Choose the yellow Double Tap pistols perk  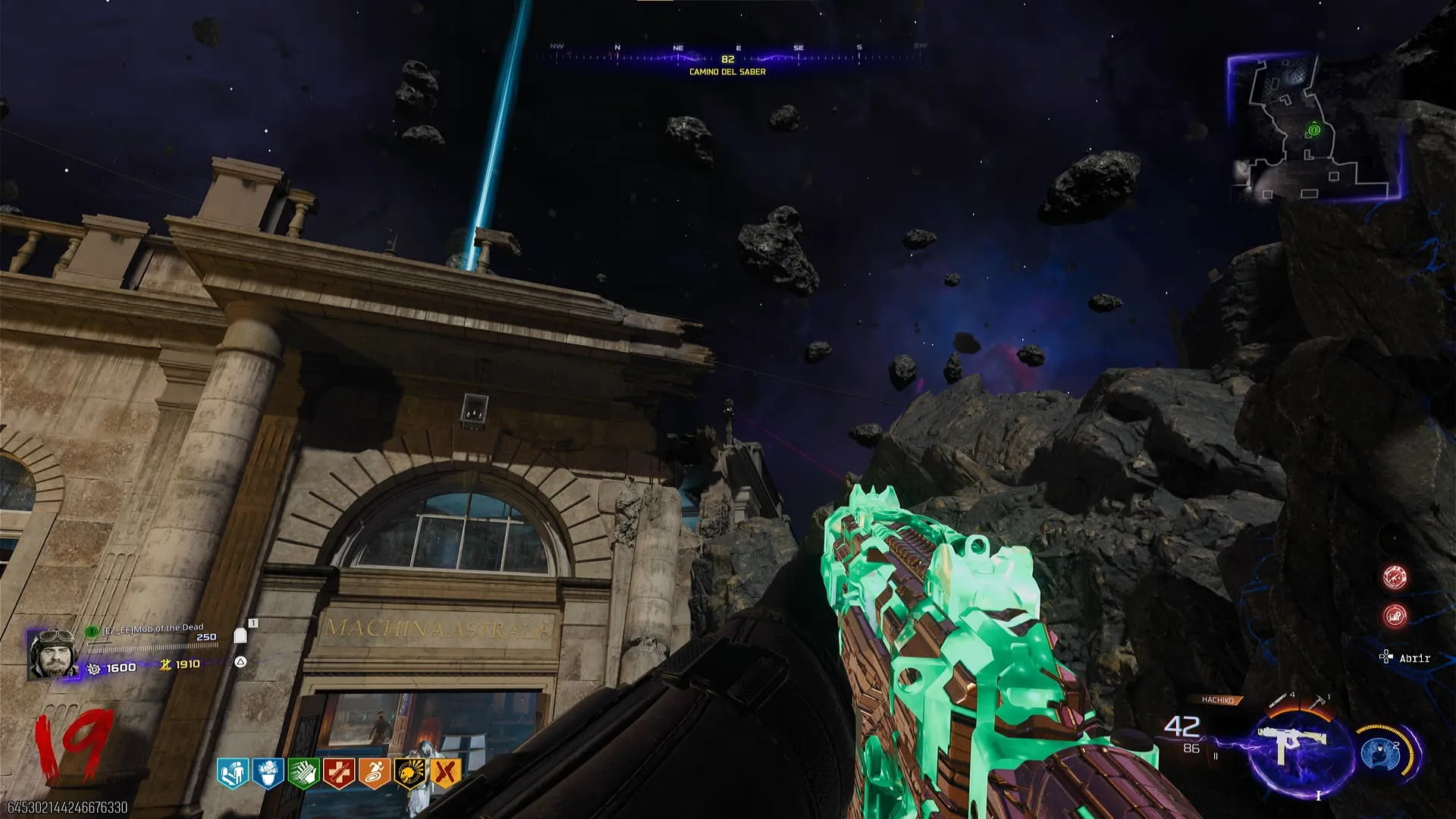(x=445, y=773)
